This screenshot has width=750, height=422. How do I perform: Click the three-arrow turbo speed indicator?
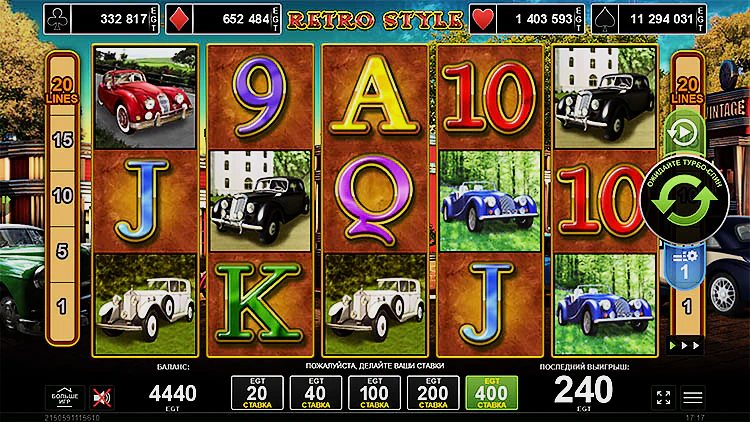(686, 345)
